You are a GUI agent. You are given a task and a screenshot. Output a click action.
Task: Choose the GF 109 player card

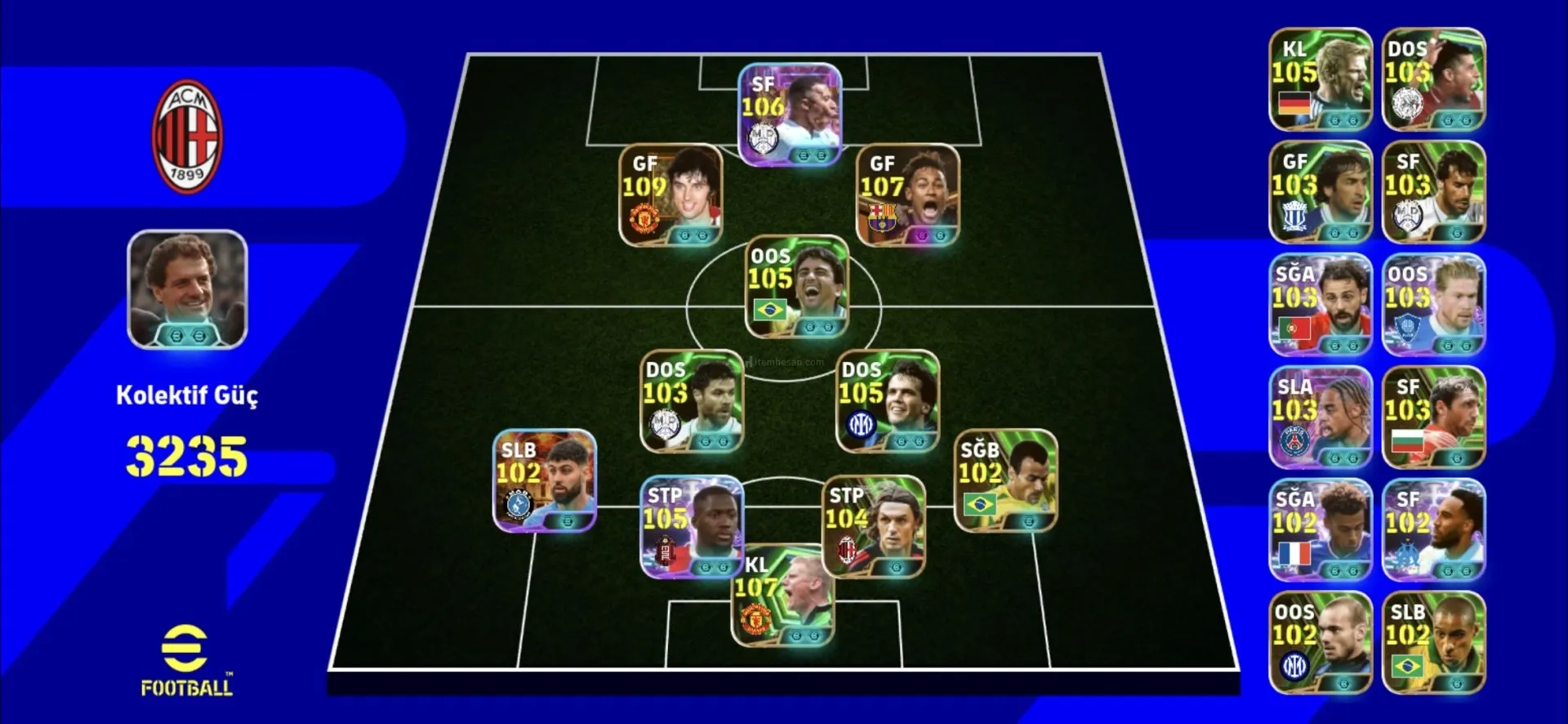click(670, 195)
